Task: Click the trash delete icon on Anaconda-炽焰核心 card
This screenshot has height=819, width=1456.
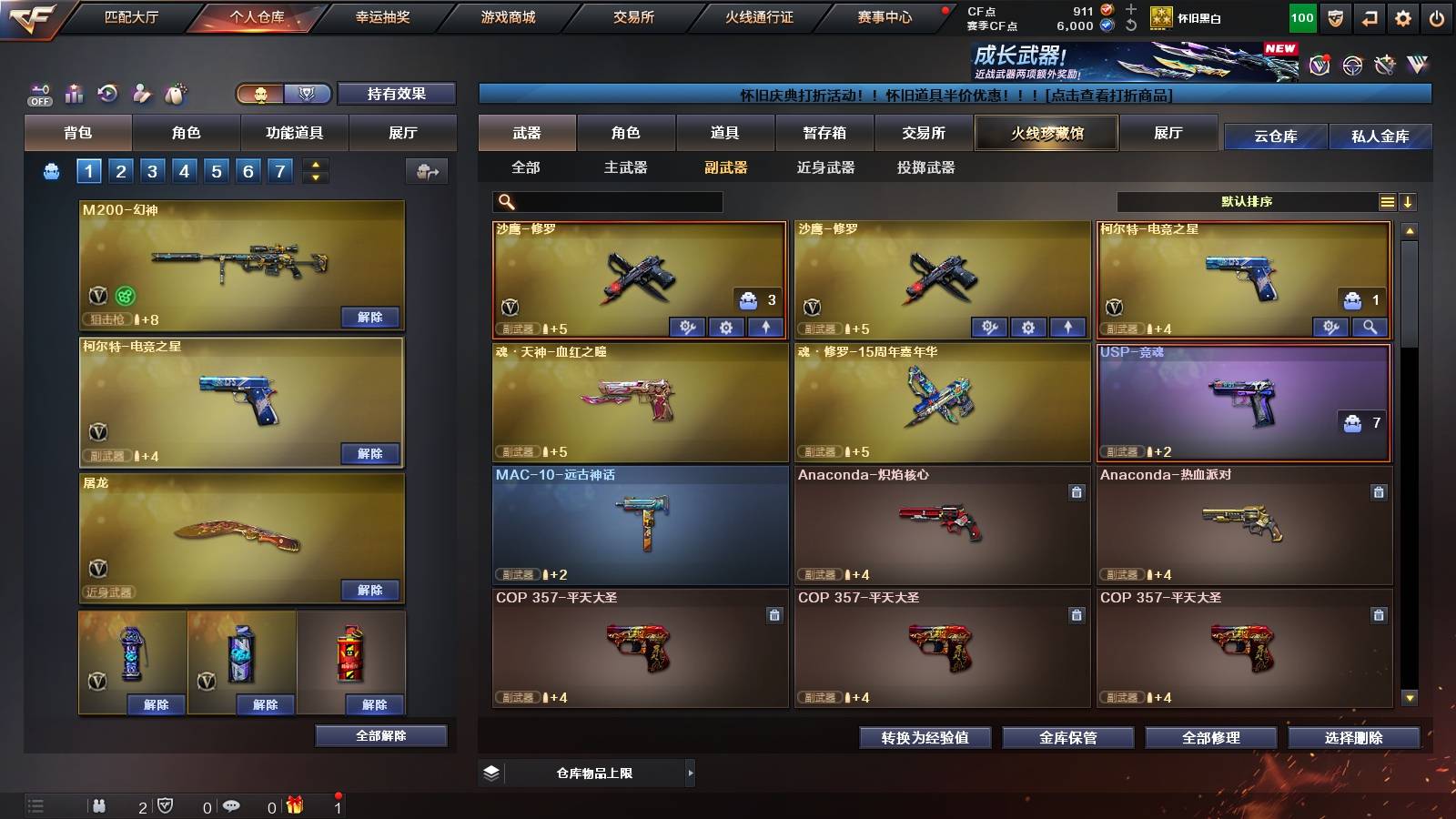Action: pos(1075,491)
